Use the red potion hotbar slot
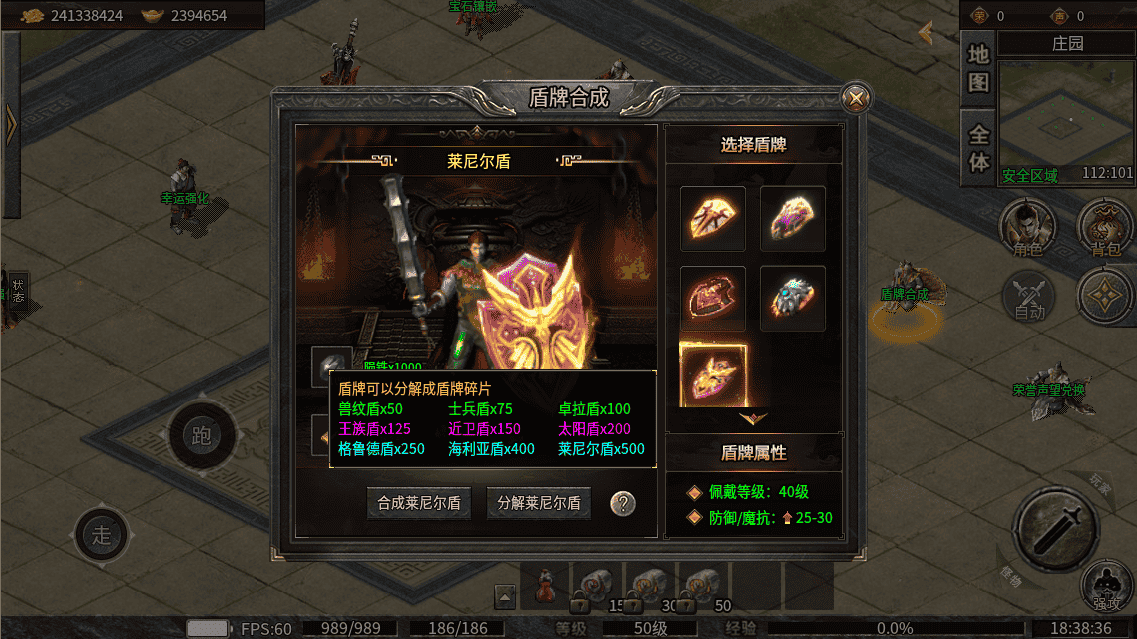The image size is (1137, 639). tap(546, 586)
